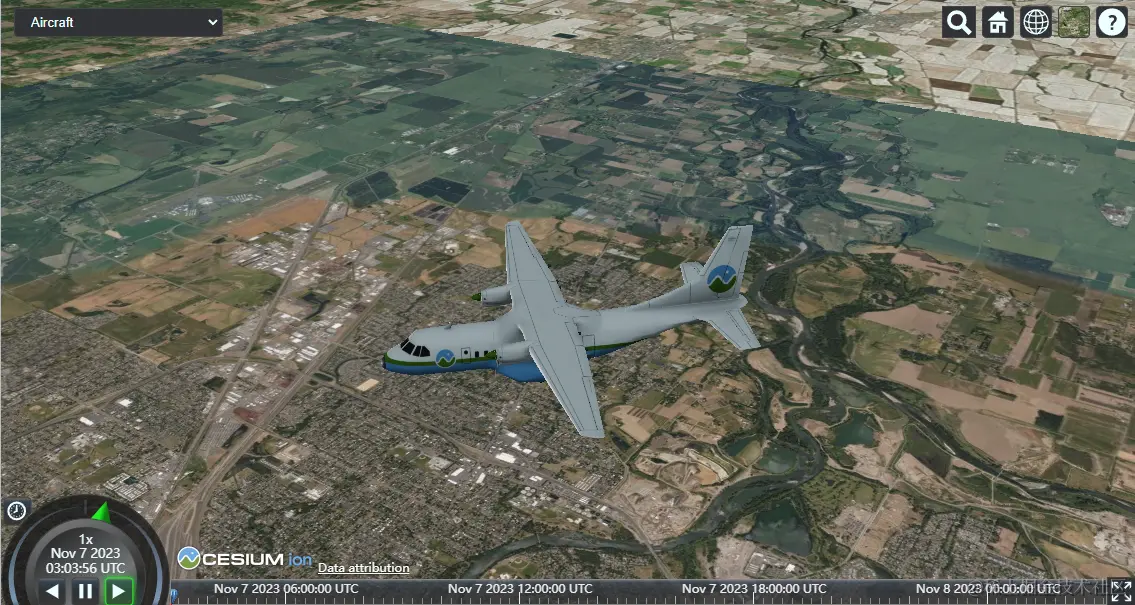
Task: Open the base layer imagery picker
Action: coord(1074,22)
